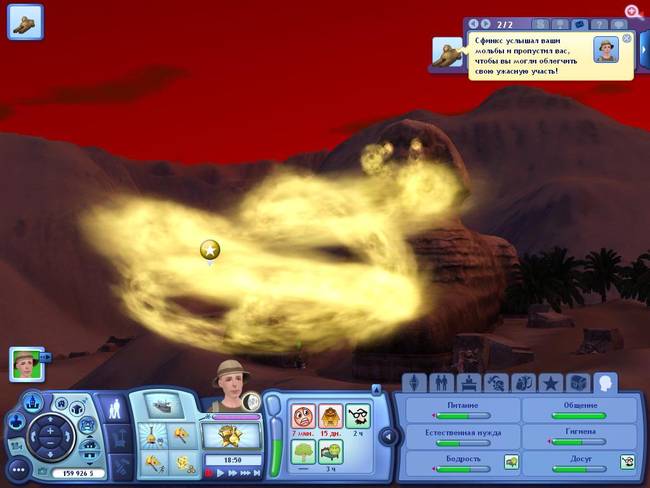Select the angry red face moodlet
Viewport: 650px width, 488px height.
pyautogui.click(x=301, y=416)
